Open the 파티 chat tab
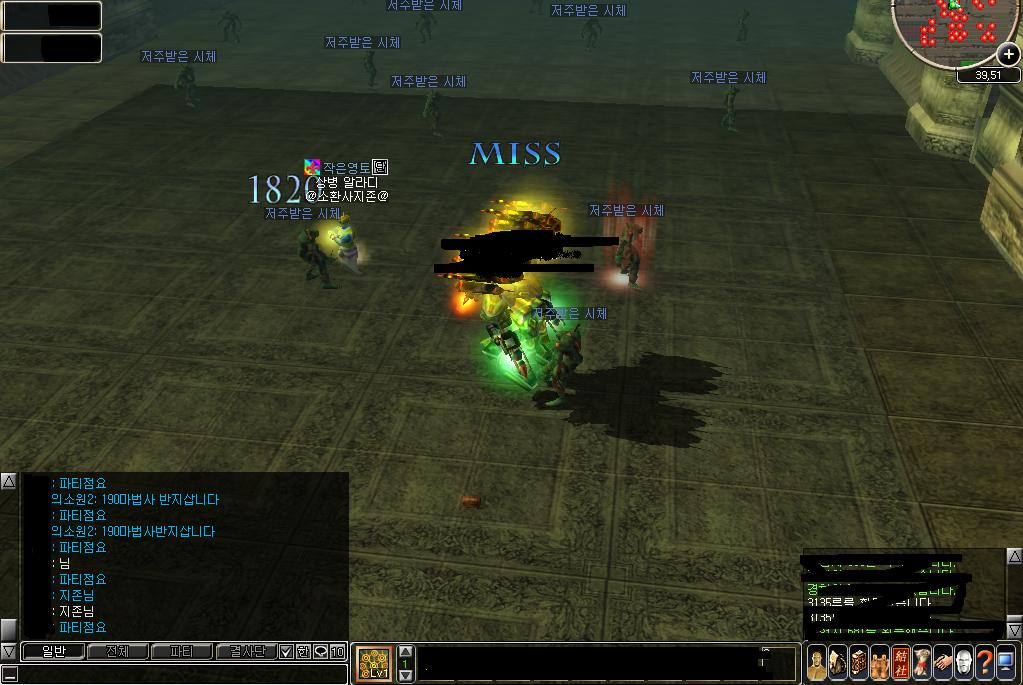Viewport: 1023px width, 685px height. (181, 652)
